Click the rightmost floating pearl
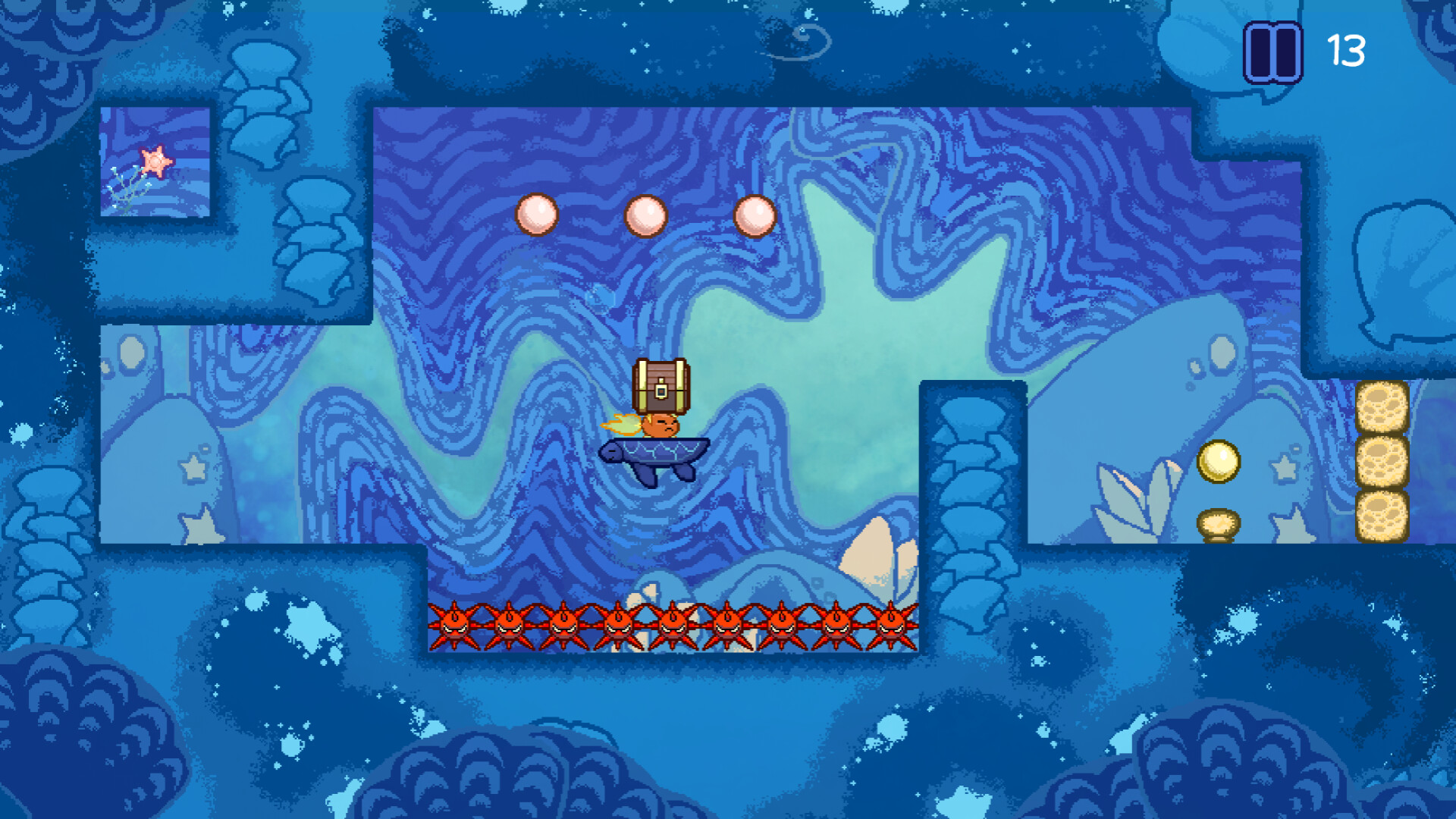 click(x=755, y=217)
